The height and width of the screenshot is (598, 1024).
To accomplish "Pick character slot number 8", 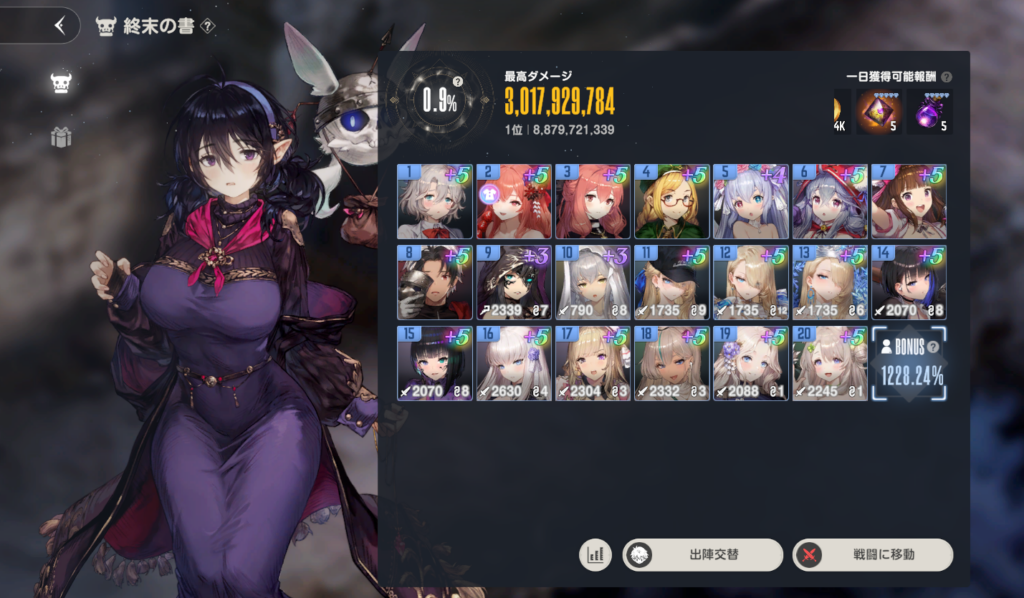I will pyautogui.click(x=435, y=283).
